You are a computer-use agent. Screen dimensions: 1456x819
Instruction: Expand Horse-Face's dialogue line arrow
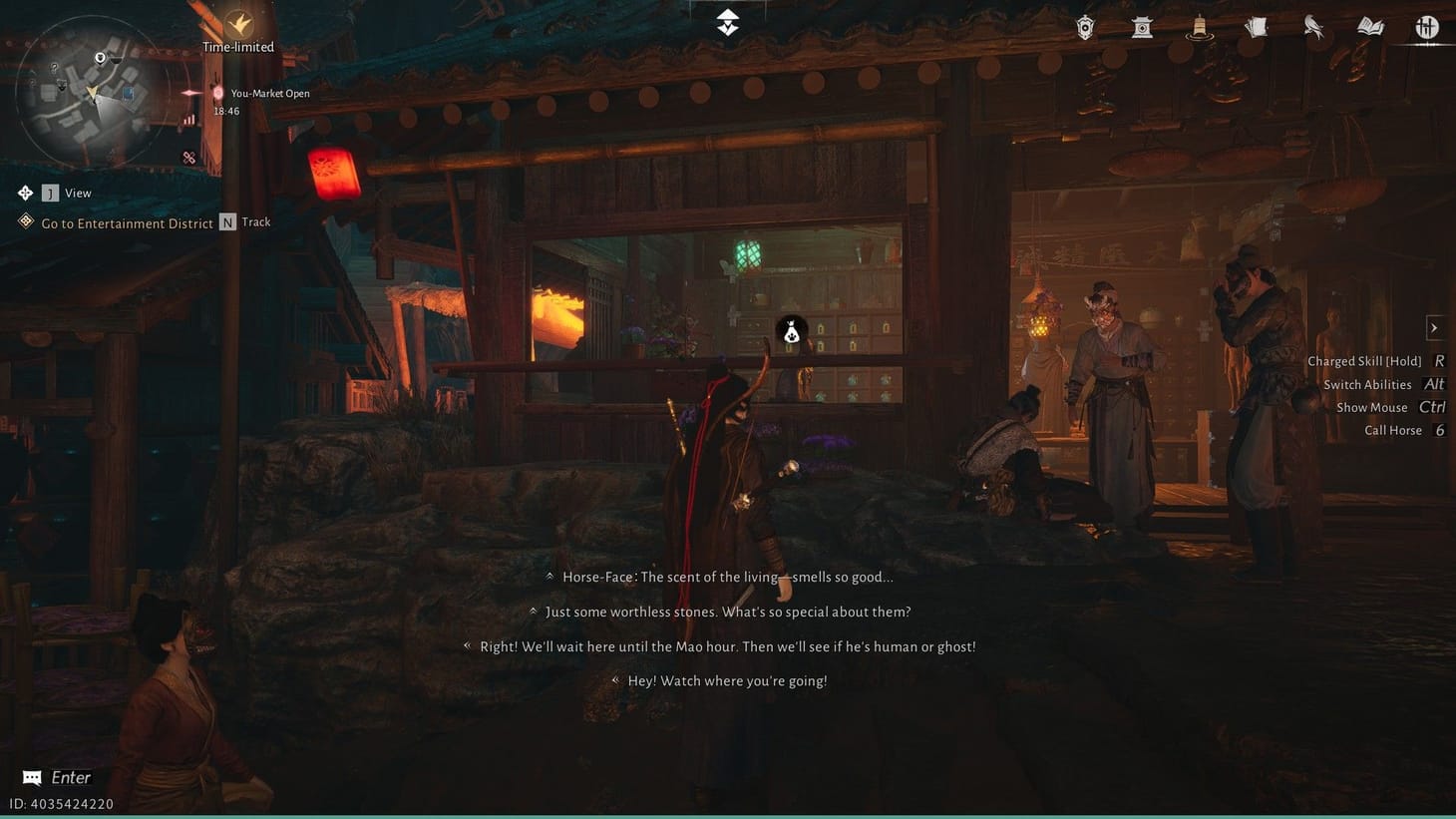(549, 576)
